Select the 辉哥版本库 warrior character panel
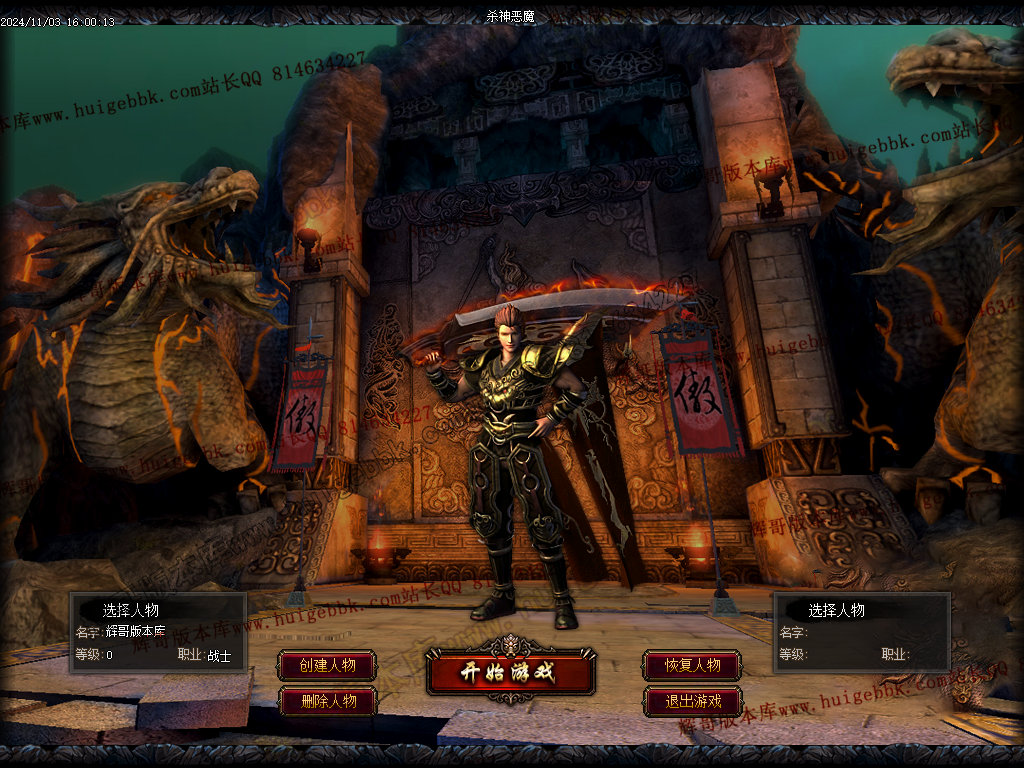The image size is (1024, 768). (158, 633)
